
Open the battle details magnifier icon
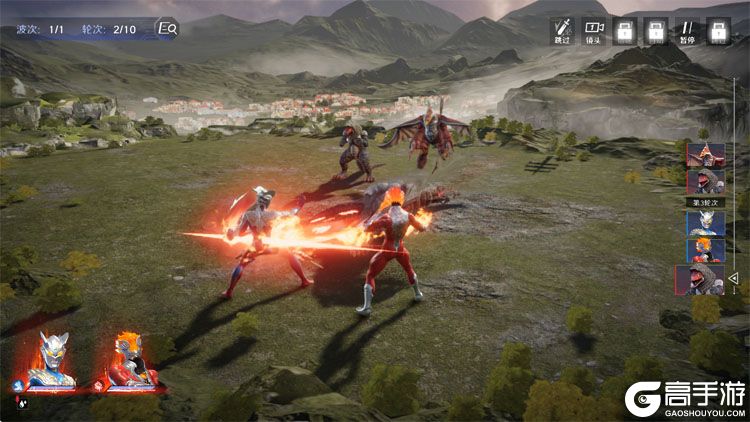[x=168, y=28]
